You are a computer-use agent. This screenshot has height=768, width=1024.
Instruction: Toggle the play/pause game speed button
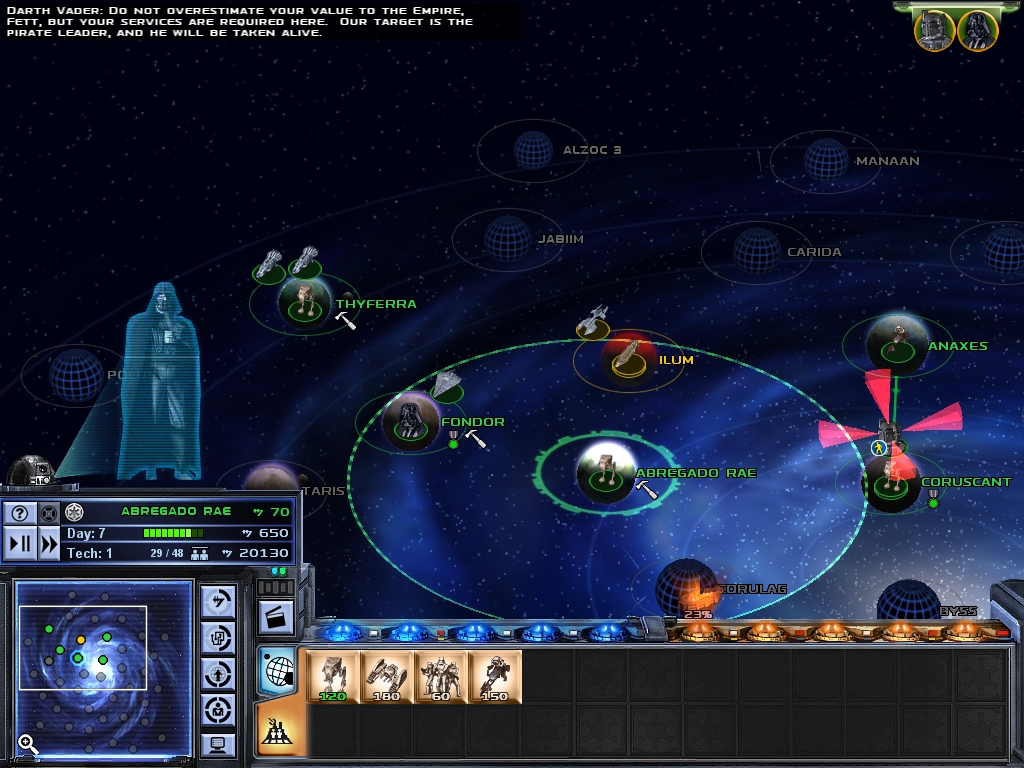pyautogui.click(x=19, y=544)
